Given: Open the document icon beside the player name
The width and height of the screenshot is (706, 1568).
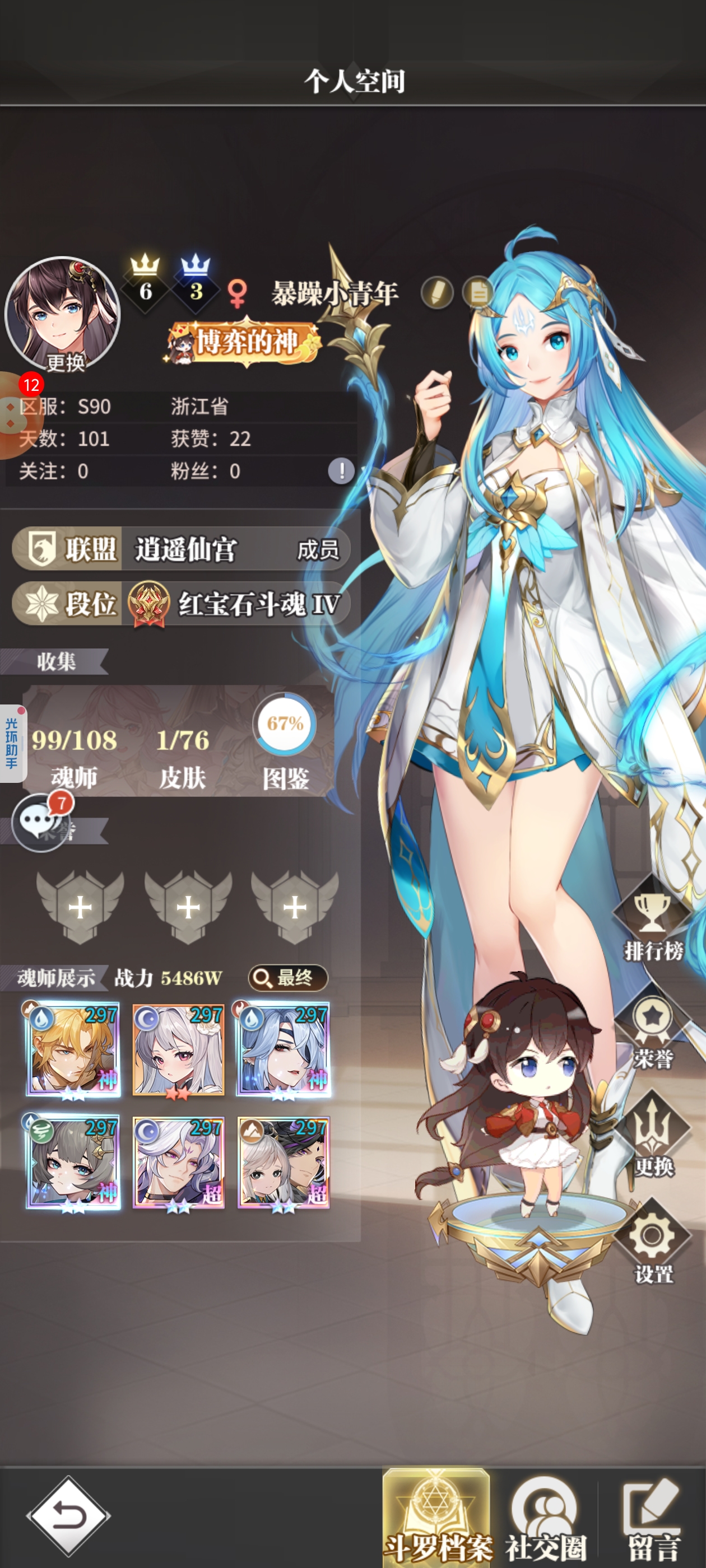Looking at the screenshot, I should tap(477, 293).
